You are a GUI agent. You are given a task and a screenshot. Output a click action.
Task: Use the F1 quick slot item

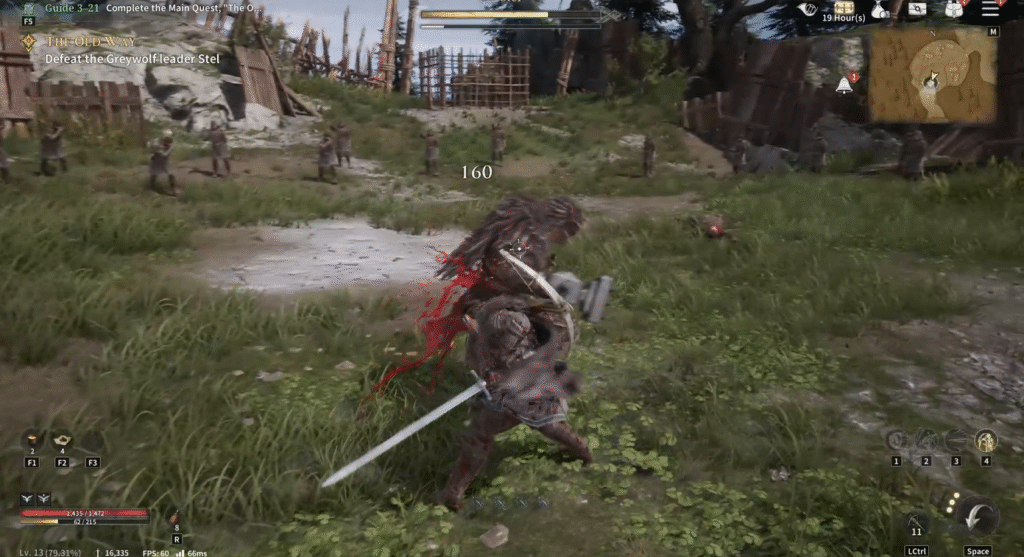(x=31, y=441)
